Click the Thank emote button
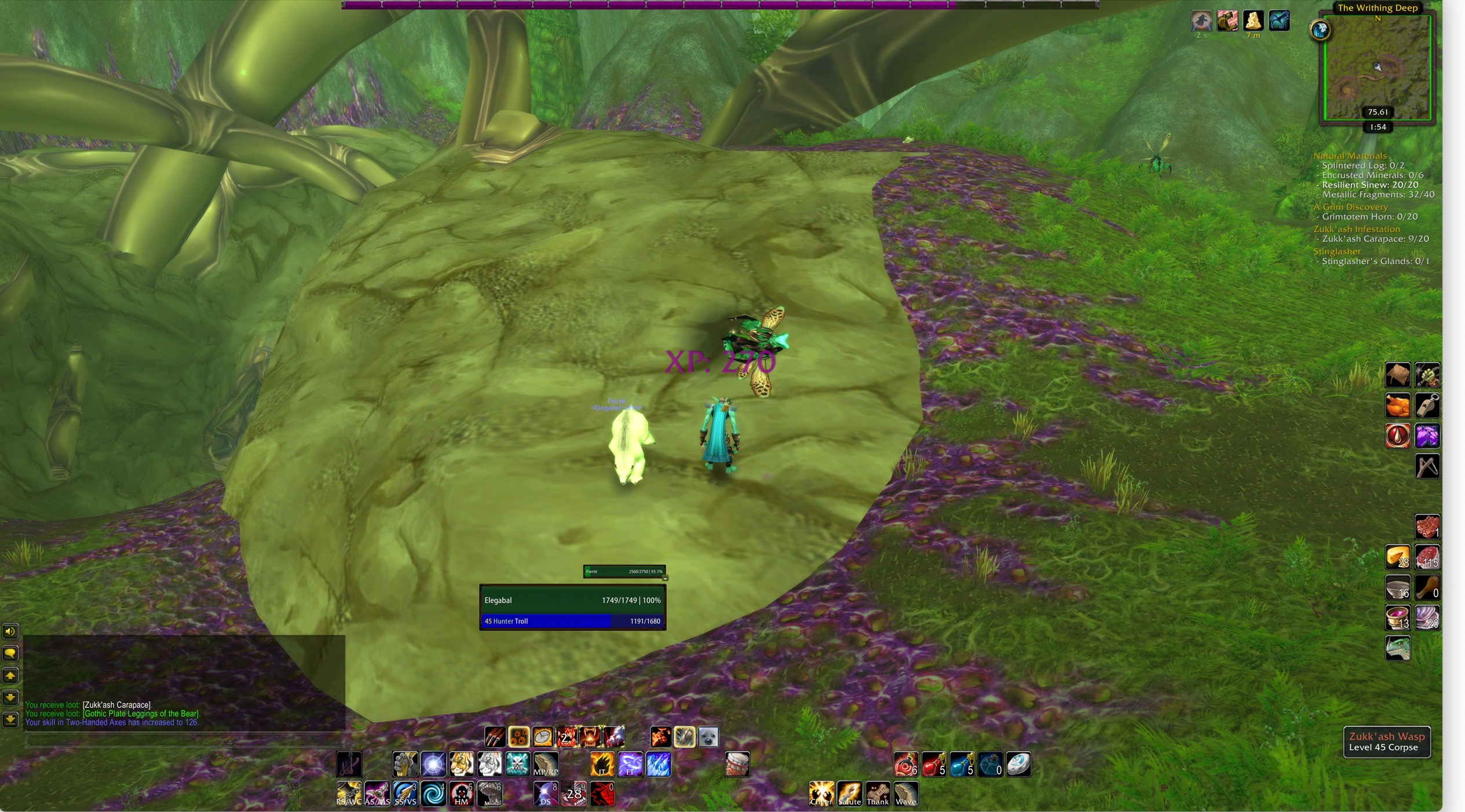The width and height of the screenshot is (1465, 812). 878,793
